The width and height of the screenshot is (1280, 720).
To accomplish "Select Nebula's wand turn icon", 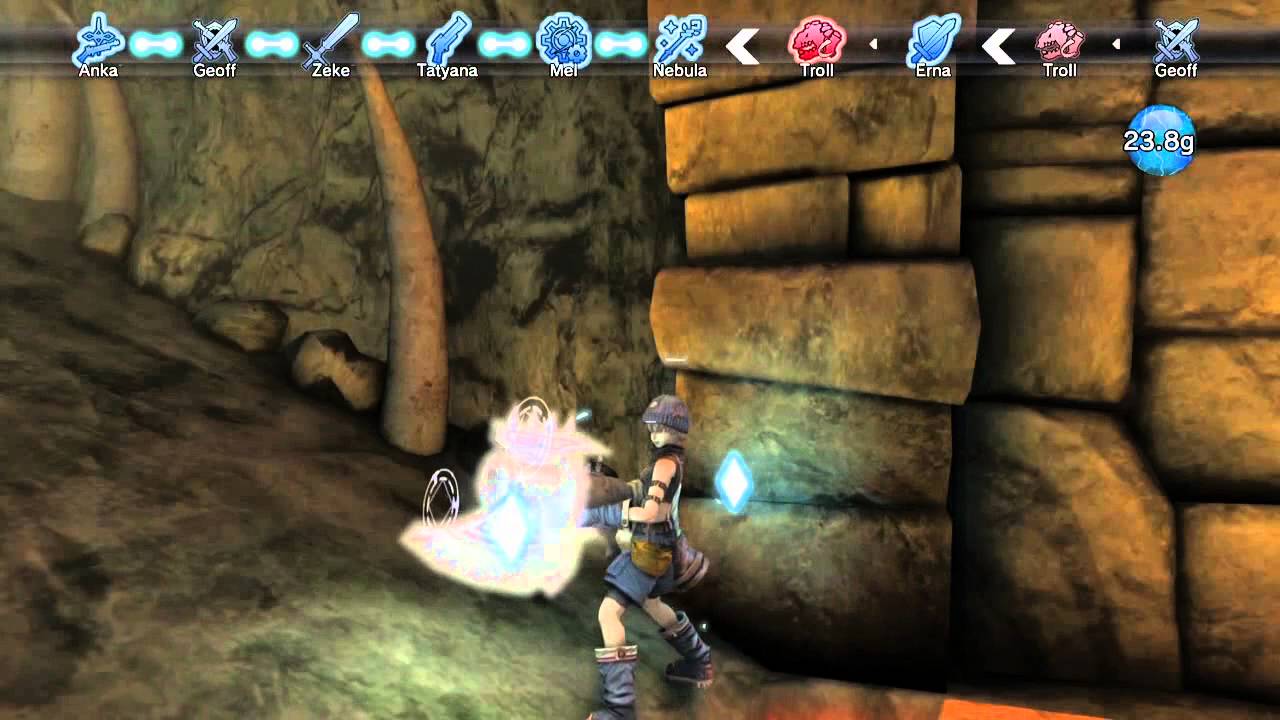I will pyautogui.click(x=680, y=40).
